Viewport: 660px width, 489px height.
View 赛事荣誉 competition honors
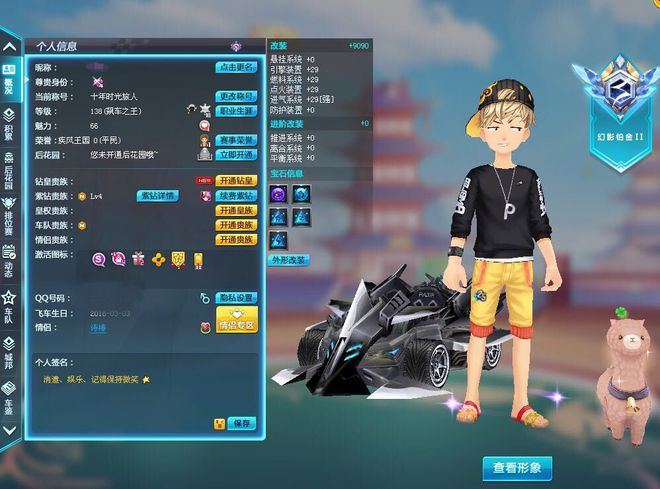pos(236,140)
